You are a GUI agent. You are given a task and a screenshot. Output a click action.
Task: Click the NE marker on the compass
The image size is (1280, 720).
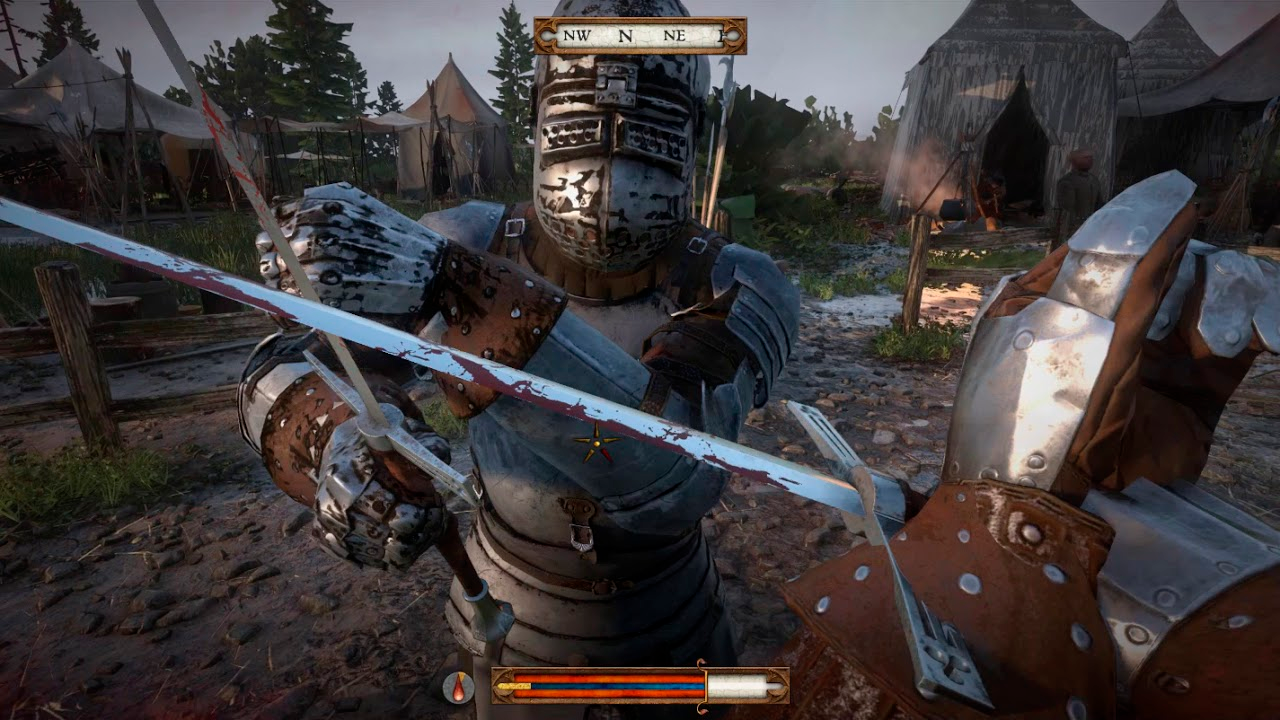click(x=675, y=35)
